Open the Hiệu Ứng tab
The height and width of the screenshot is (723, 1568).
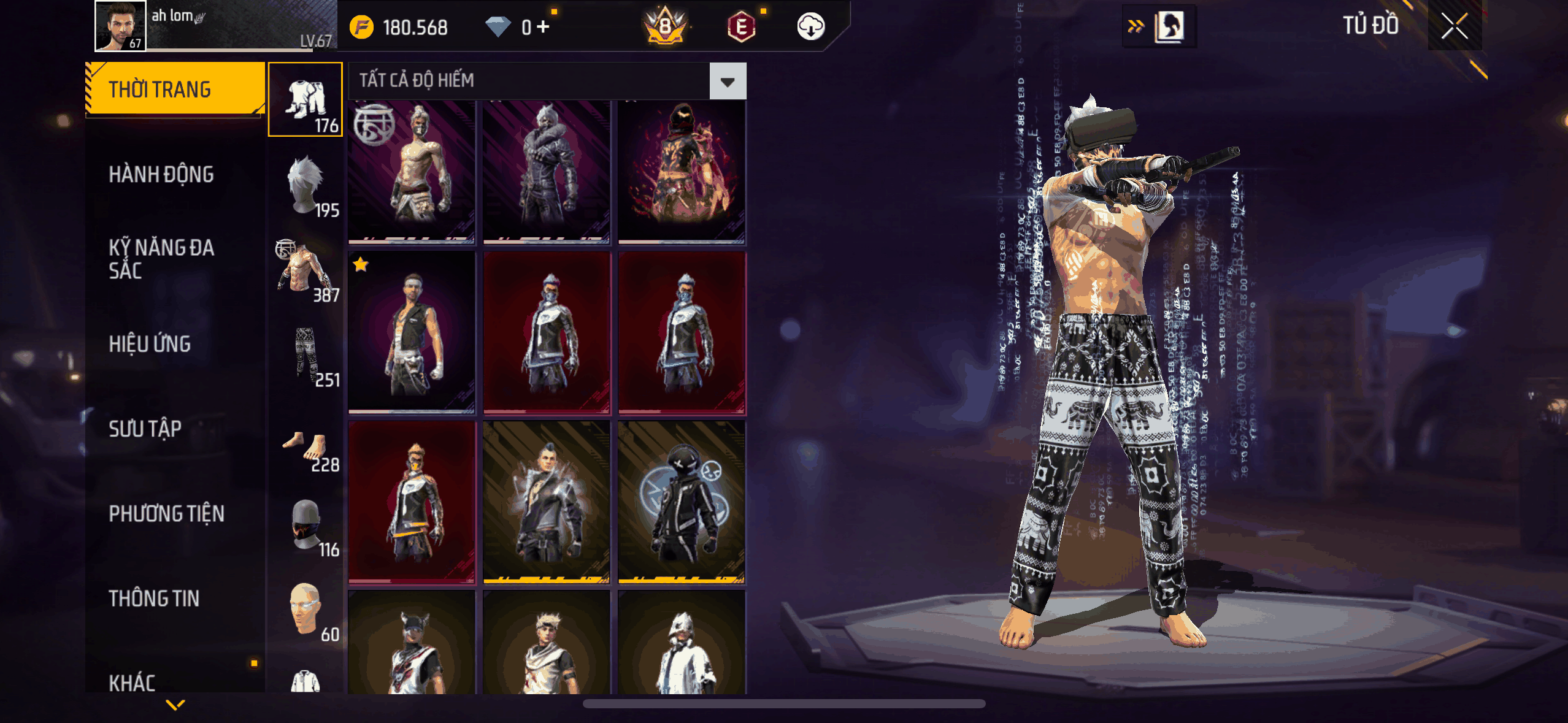150,344
